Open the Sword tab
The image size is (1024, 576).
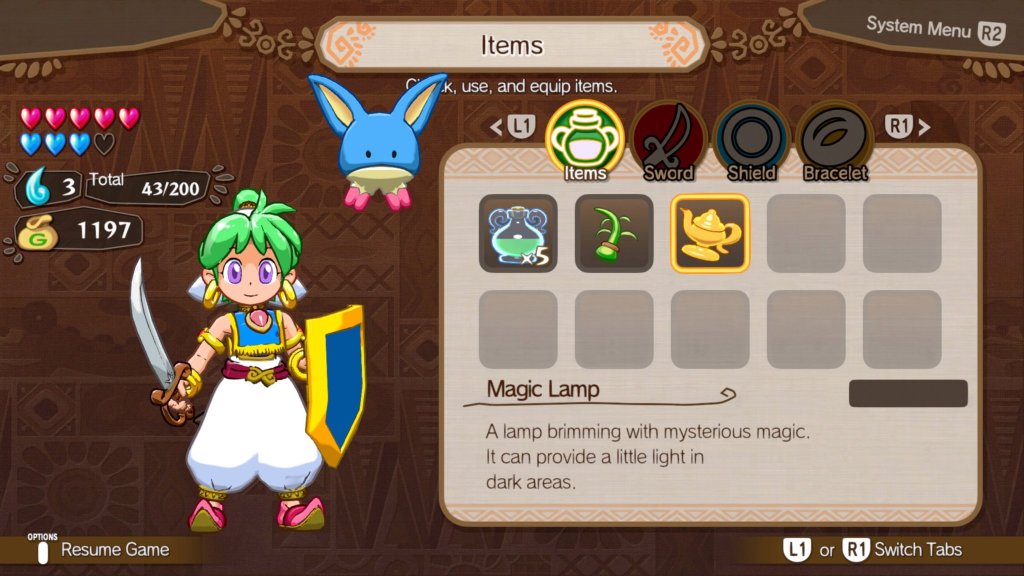click(668, 141)
